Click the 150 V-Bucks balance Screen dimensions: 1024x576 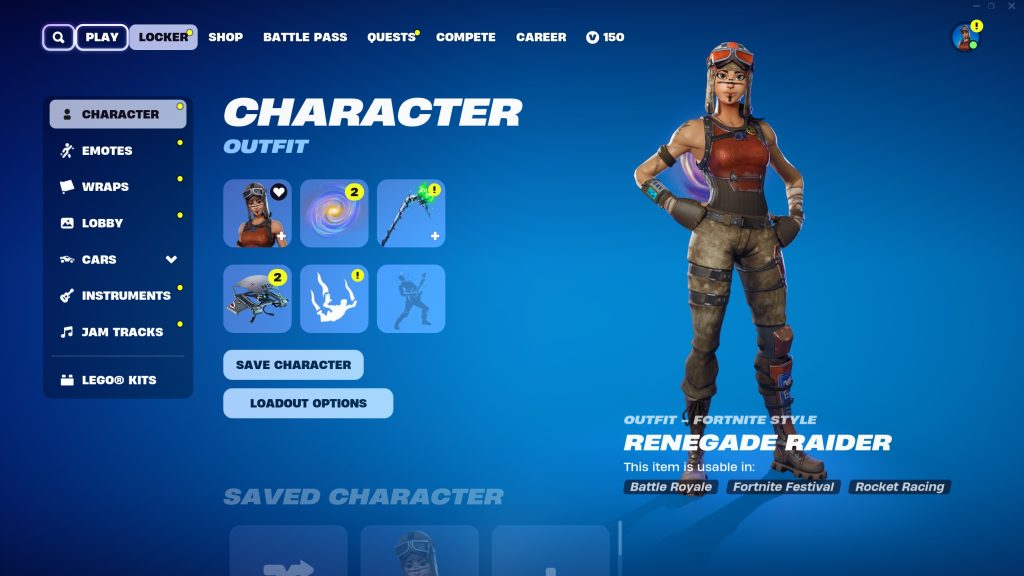605,37
